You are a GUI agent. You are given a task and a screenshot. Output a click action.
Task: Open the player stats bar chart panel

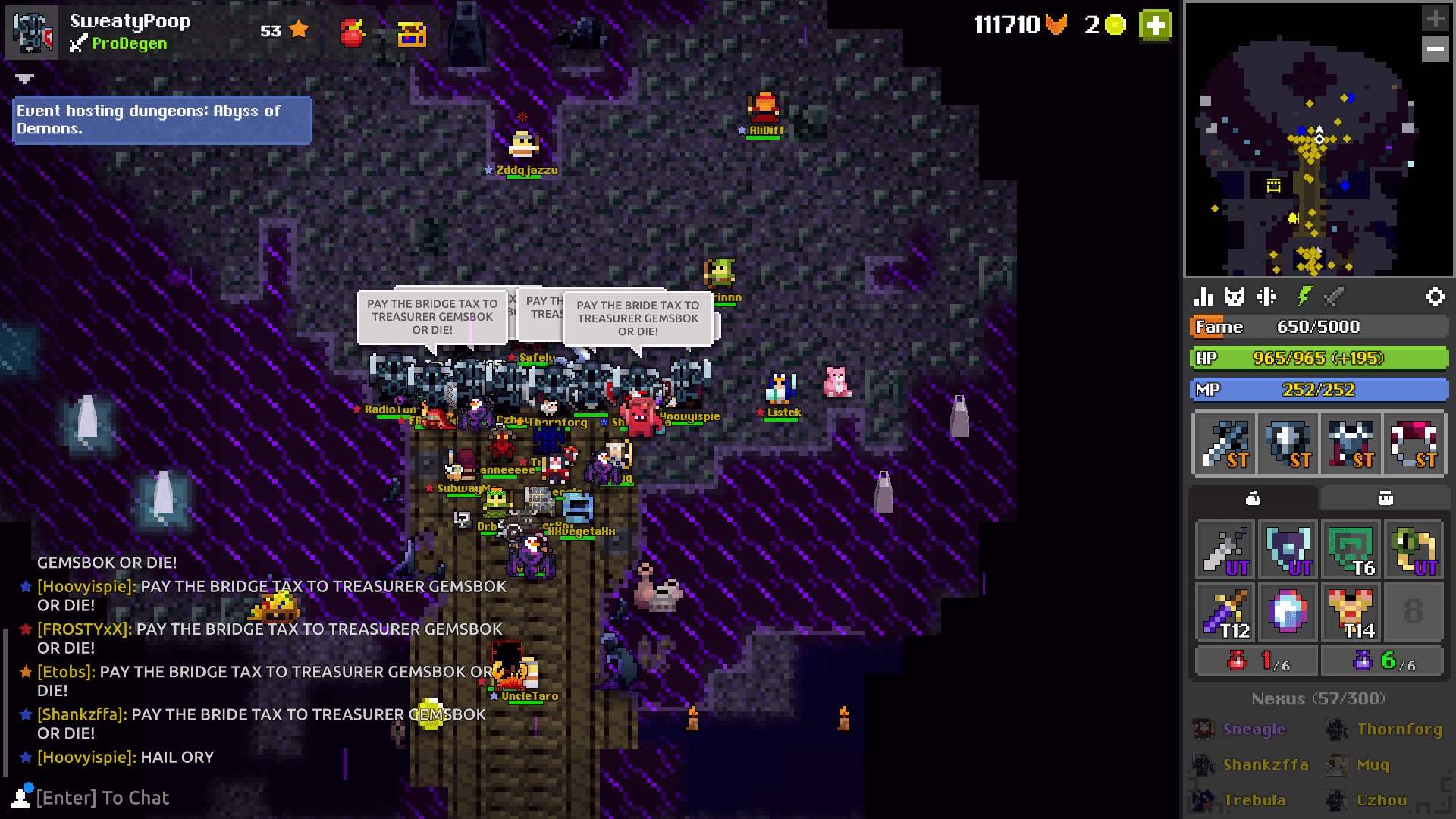(1203, 297)
